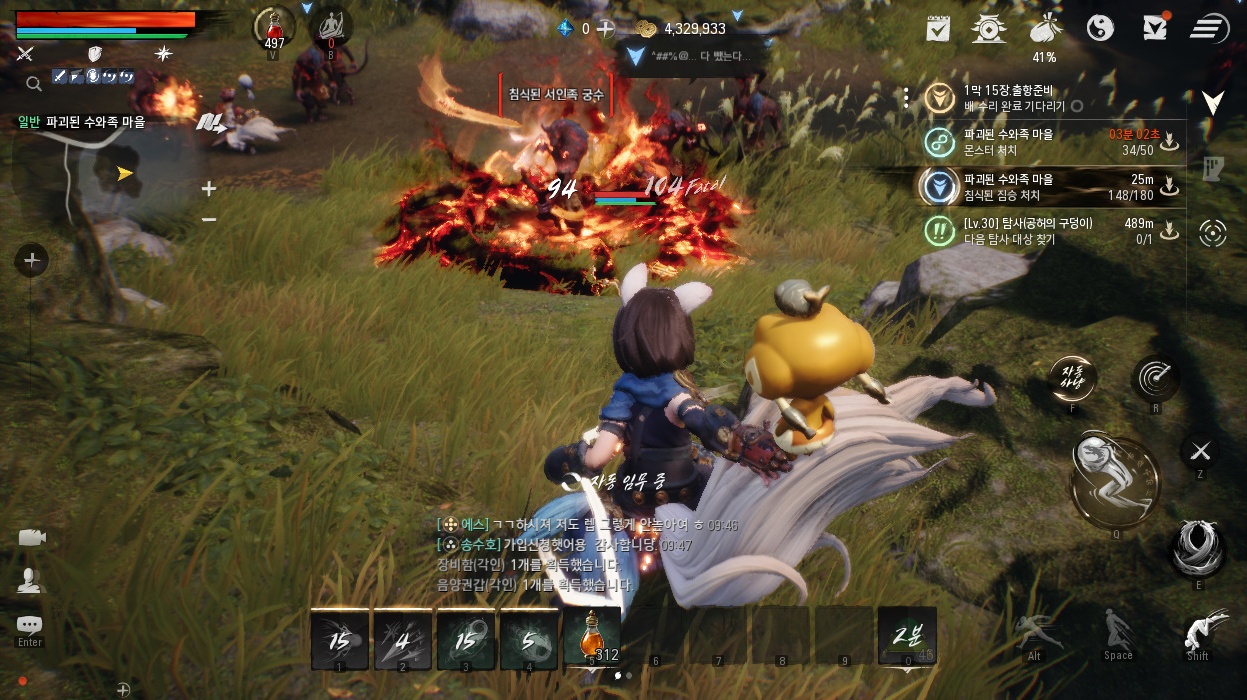Toggle the 자동사냥 auto-hunt button
The height and width of the screenshot is (700, 1247).
point(1071,378)
